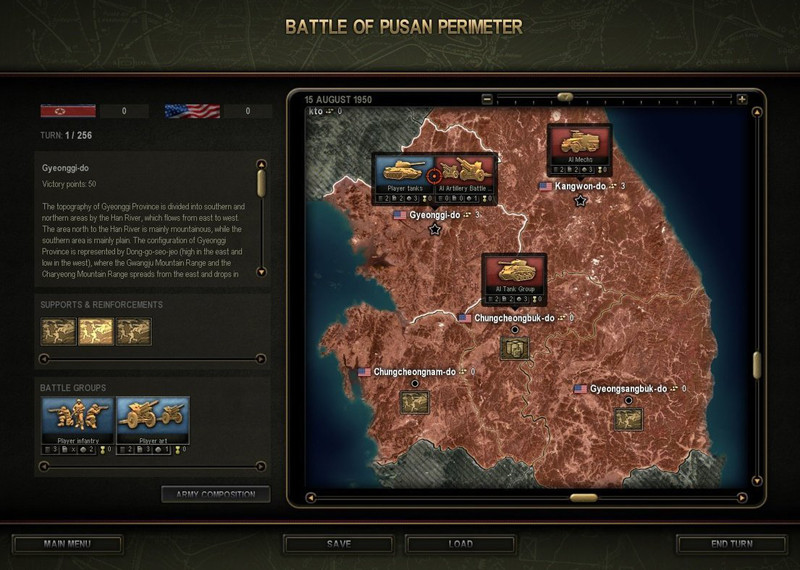Click the AI Mechs group in Kangwon-do
This screenshot has height=570, width=800.
point(579,146)
